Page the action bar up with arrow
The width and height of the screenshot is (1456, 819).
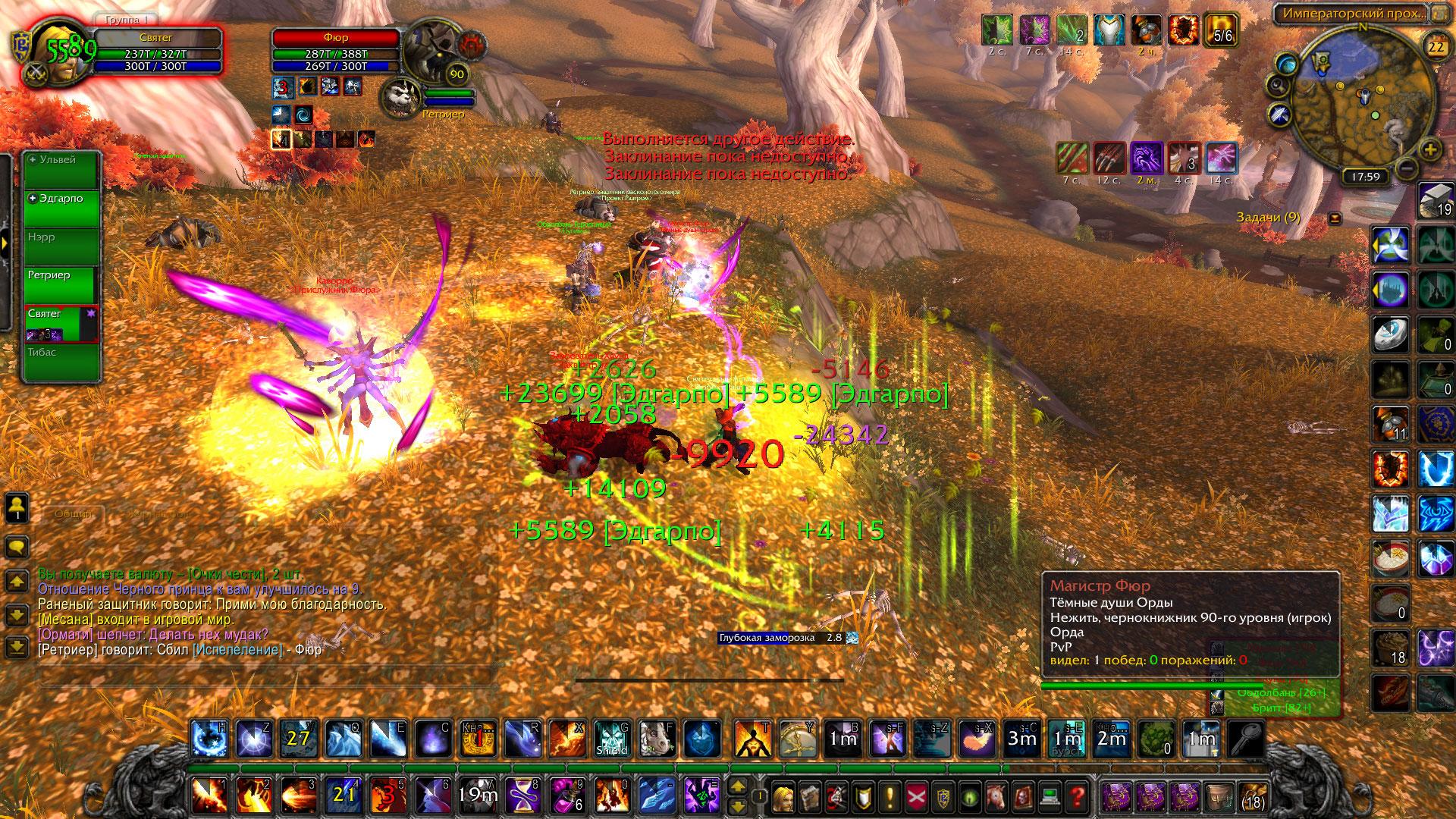[738, 786]
